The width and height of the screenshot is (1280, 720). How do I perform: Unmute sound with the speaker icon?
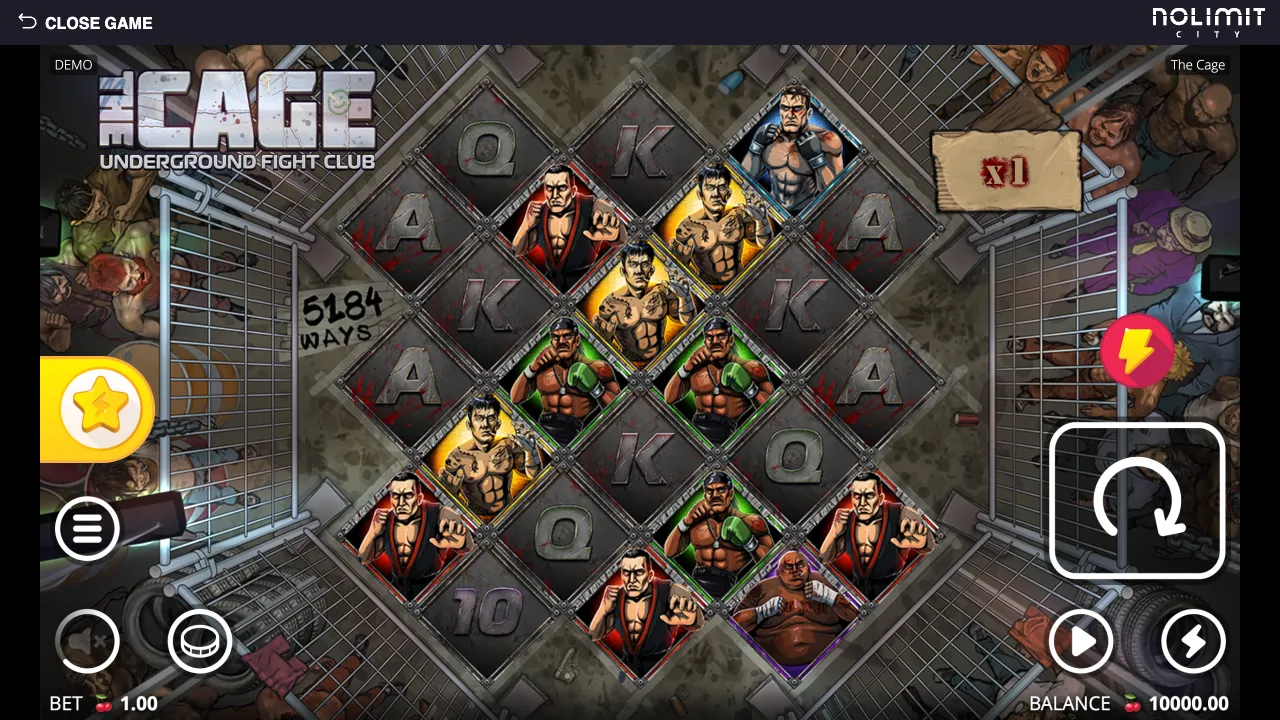point(88,641)
